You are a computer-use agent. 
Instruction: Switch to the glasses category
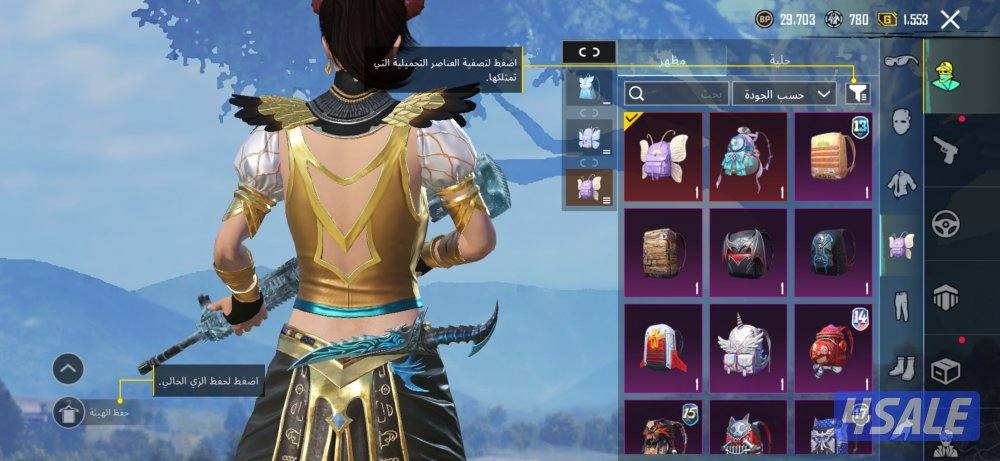(902, 64)
